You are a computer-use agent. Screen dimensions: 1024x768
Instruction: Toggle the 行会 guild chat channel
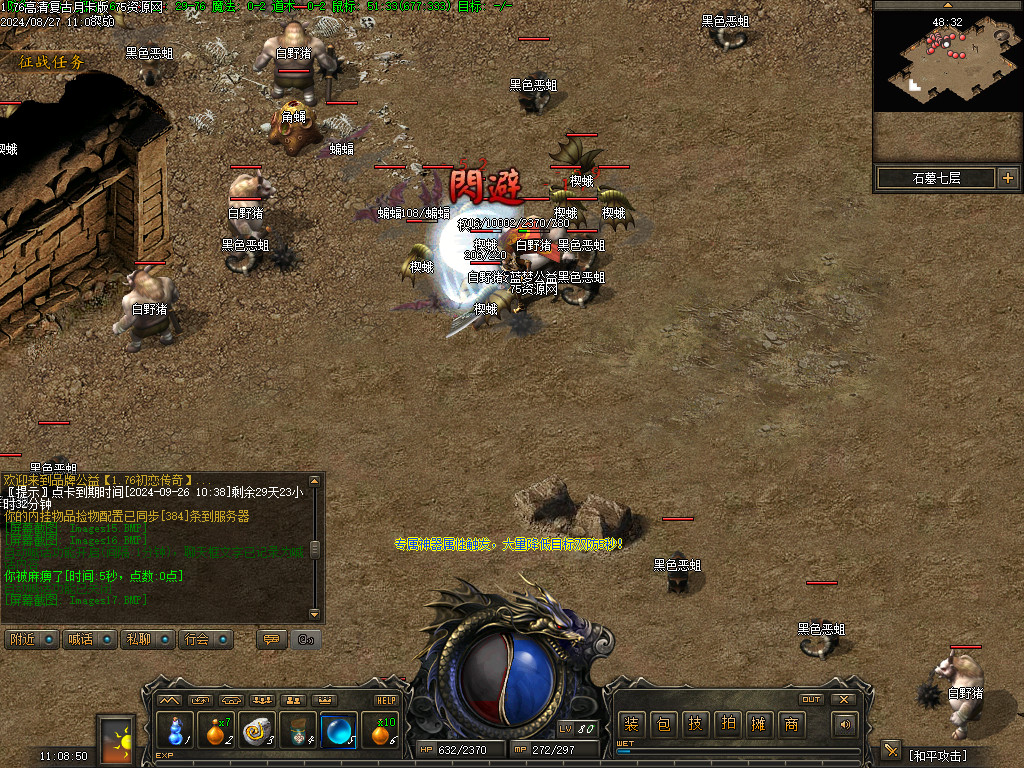click(x=205, y=639)
